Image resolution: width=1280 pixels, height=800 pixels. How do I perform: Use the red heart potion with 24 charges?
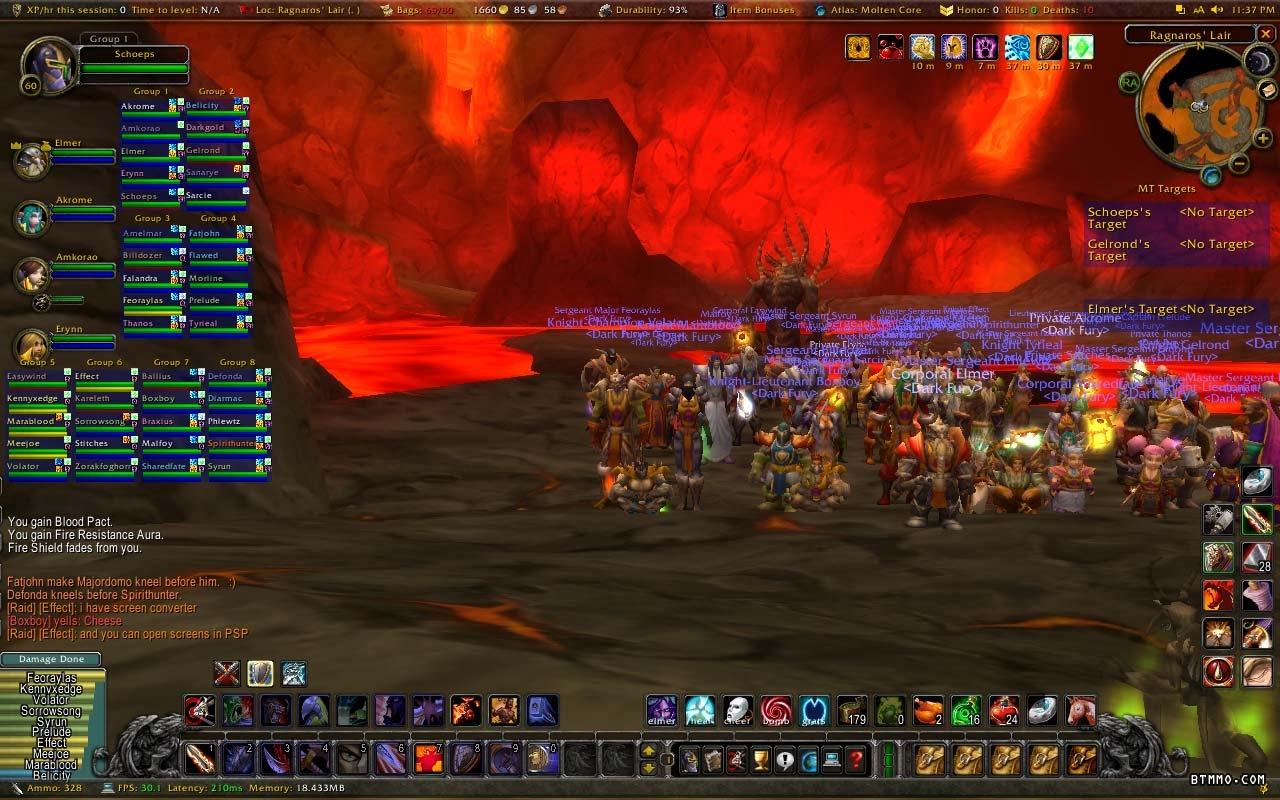pos(1004,710)
